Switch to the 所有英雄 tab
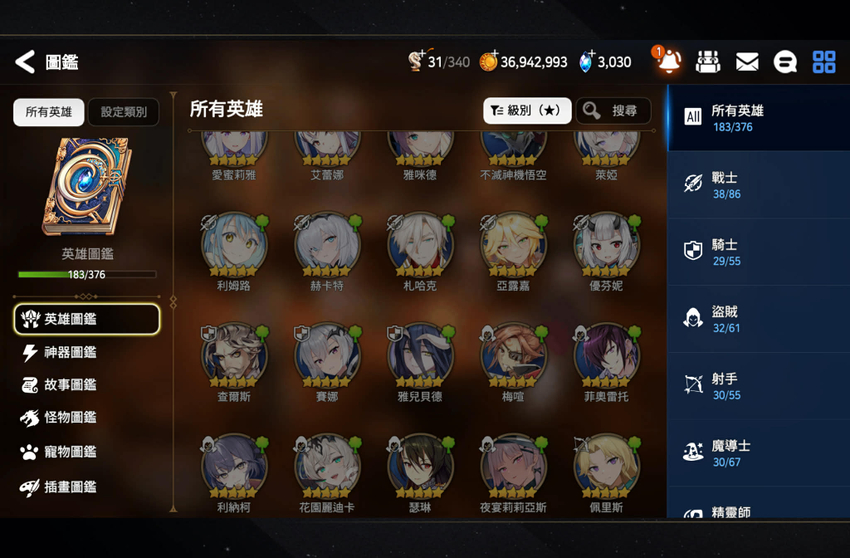Viewport: 850px width, 558px height. click(x=48, y=112)
